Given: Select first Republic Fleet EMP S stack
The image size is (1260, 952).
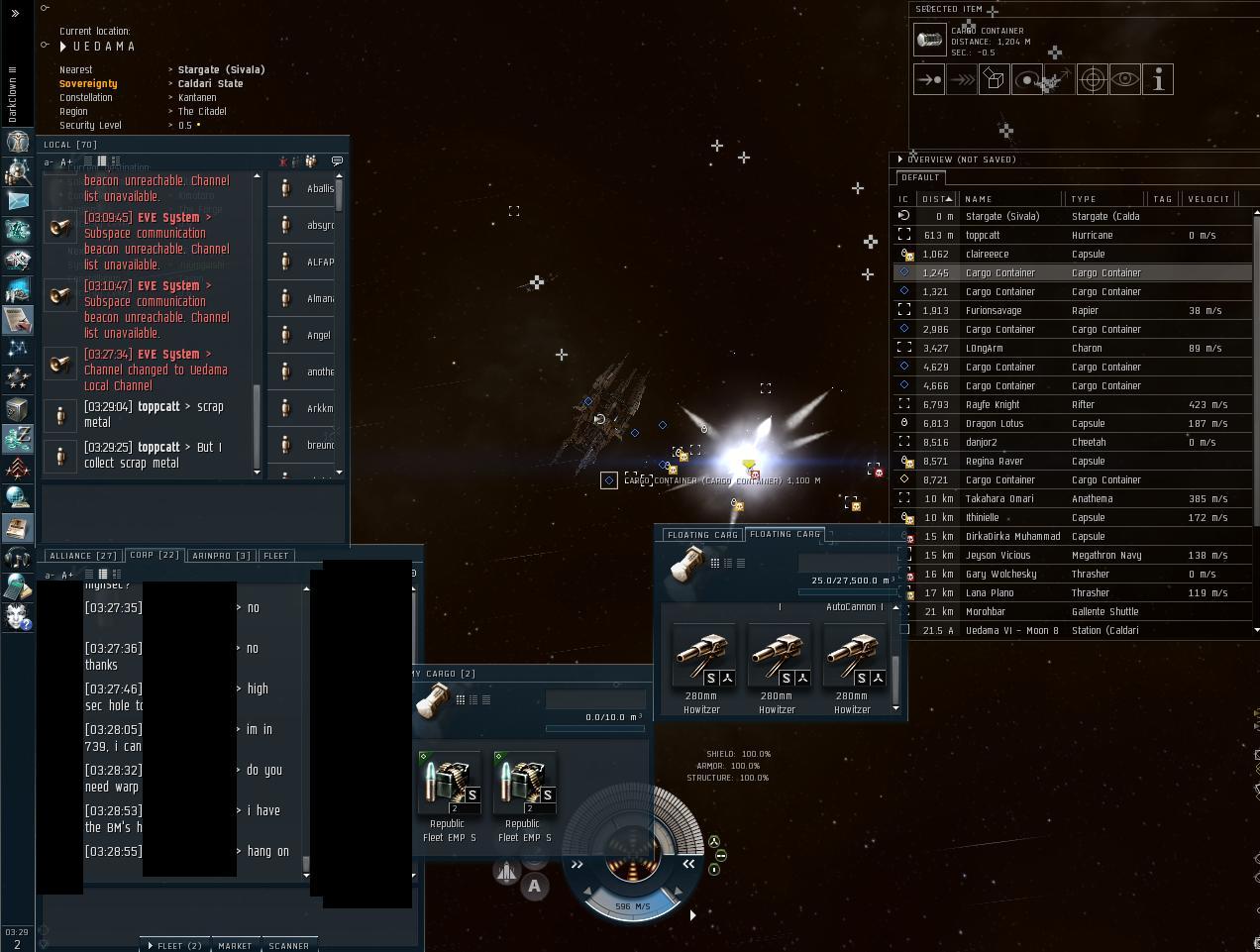Looking at the screenshot, I should [x=447, y=783].
